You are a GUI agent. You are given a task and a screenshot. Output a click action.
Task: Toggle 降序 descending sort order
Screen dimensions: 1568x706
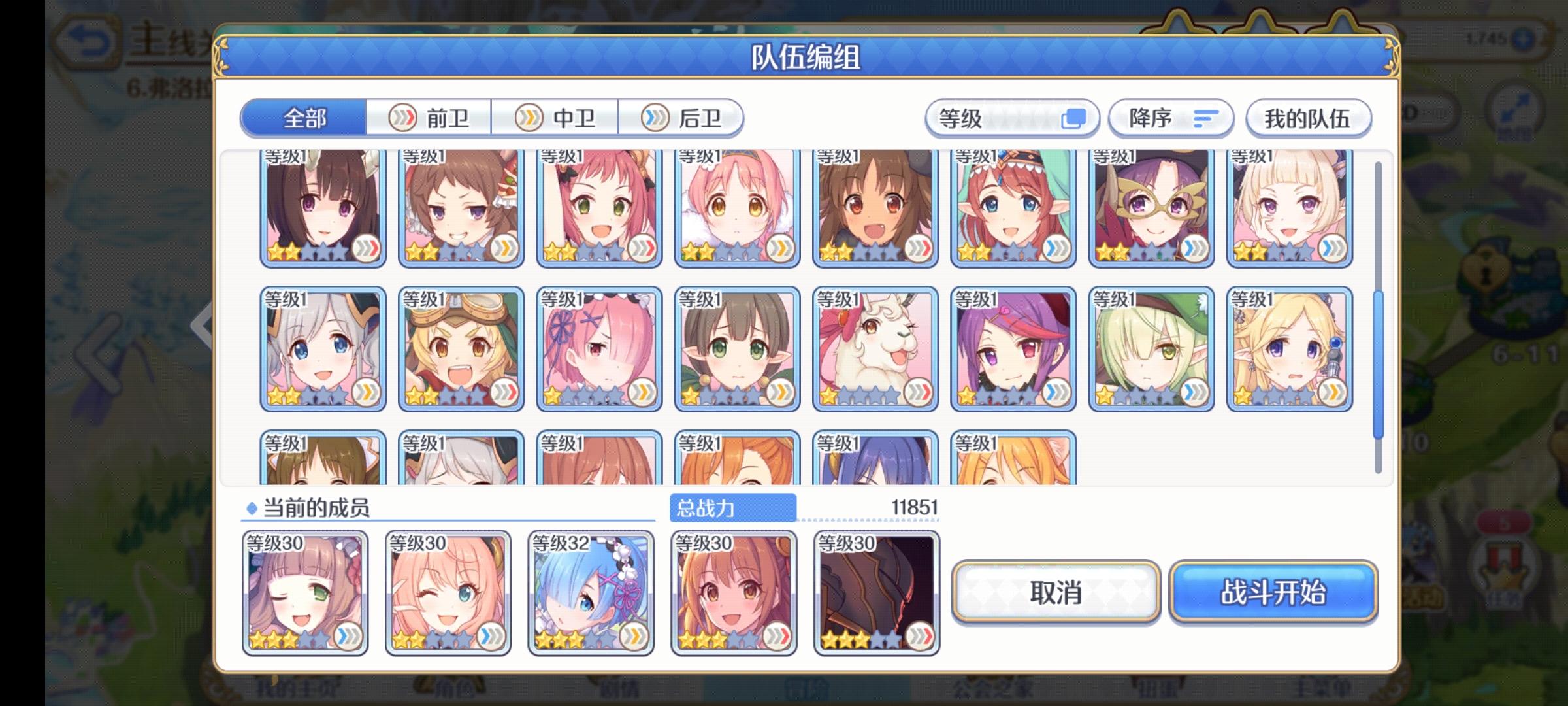pyautogui.click(x=1171, y=118)
